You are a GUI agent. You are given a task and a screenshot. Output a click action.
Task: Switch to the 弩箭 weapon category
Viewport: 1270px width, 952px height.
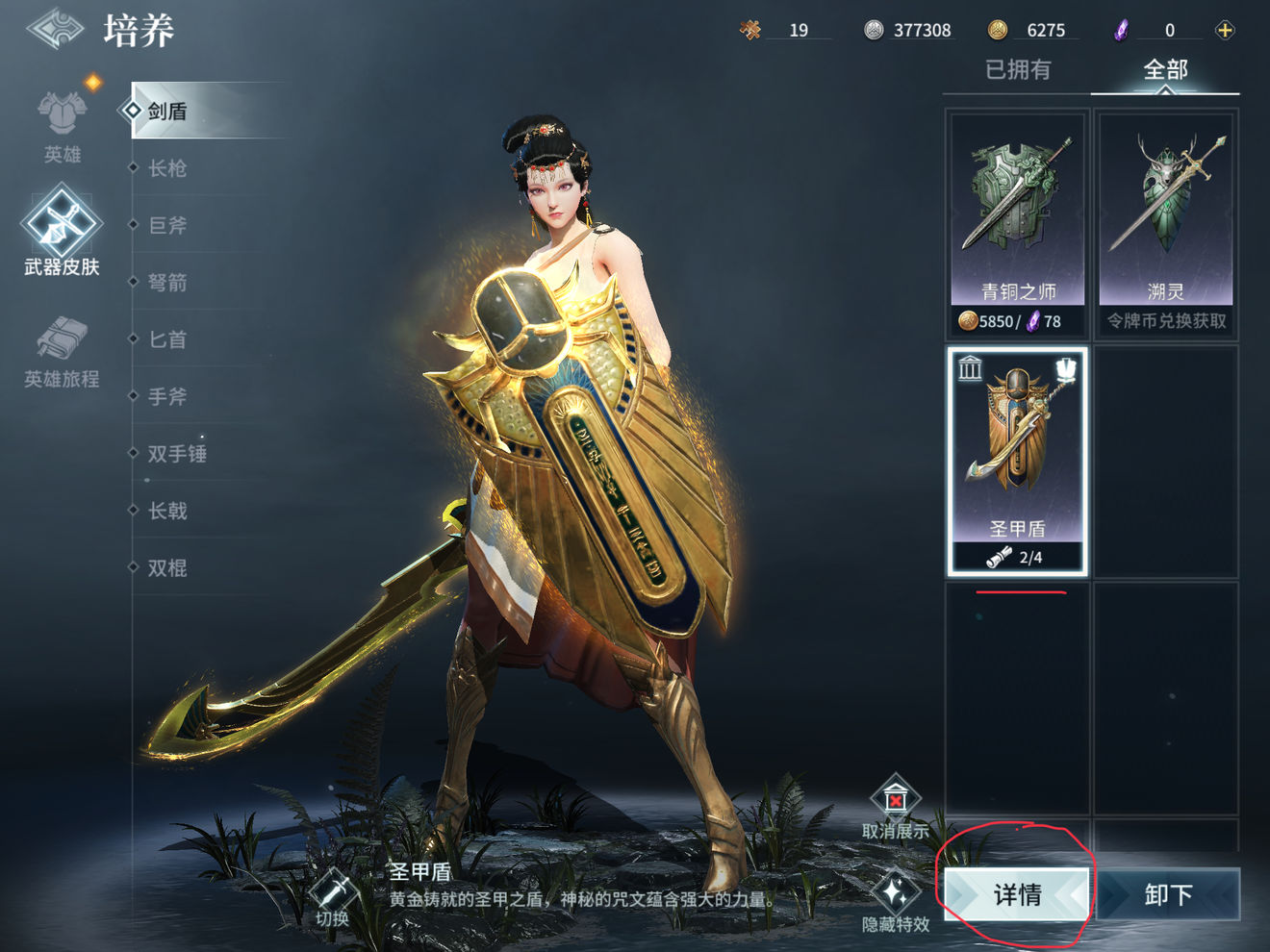click(167, 282)
